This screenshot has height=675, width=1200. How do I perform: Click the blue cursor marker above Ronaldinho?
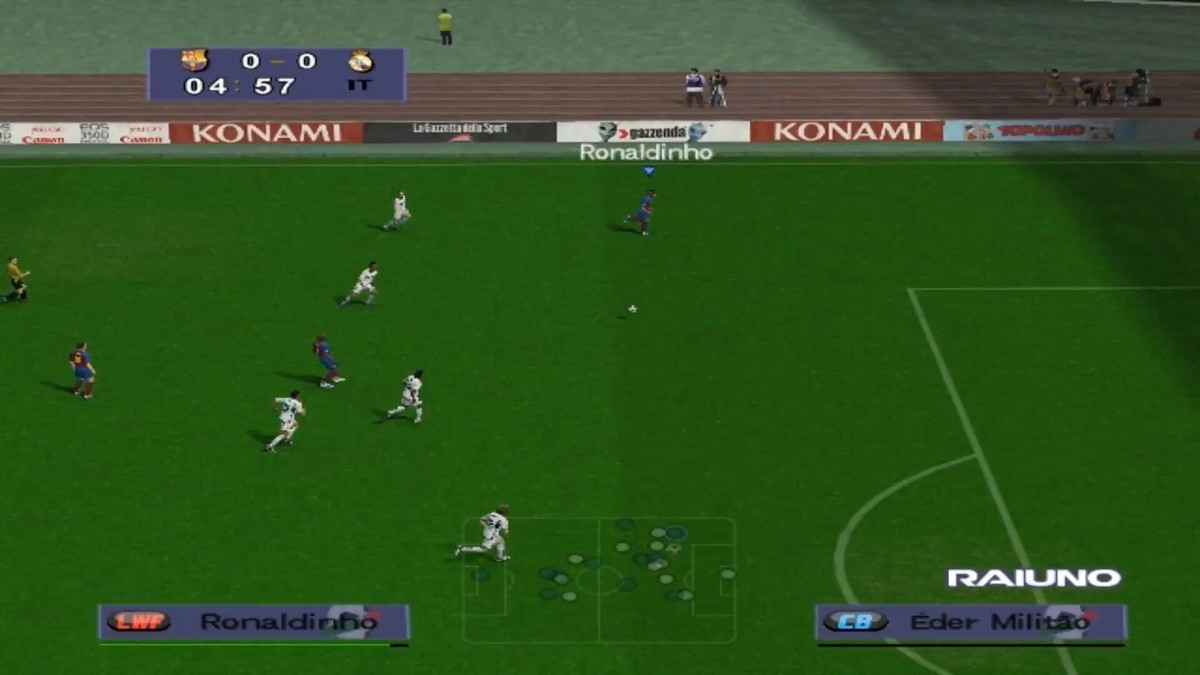[x=648, y=171]
